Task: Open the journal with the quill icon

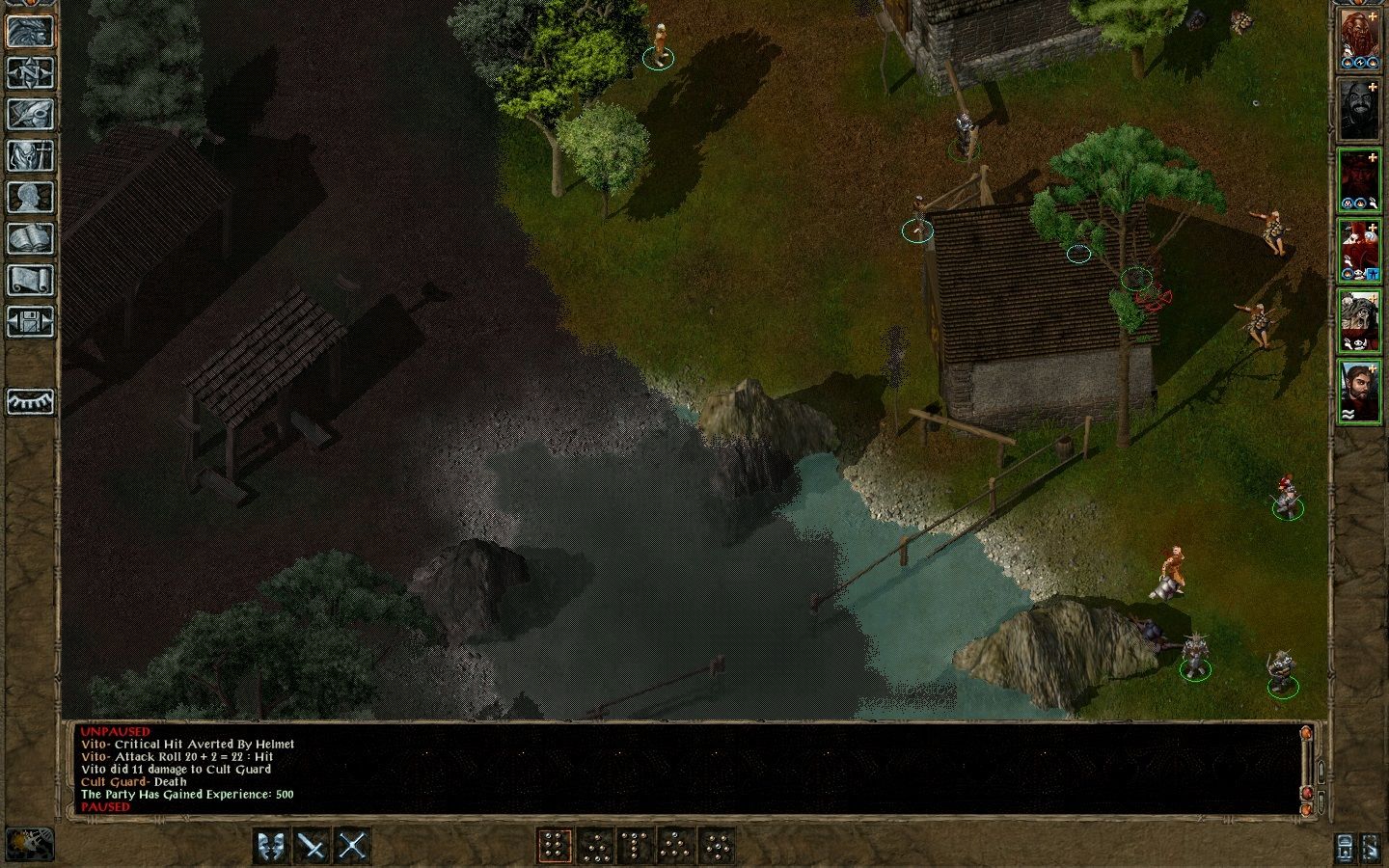Action: 30,114
